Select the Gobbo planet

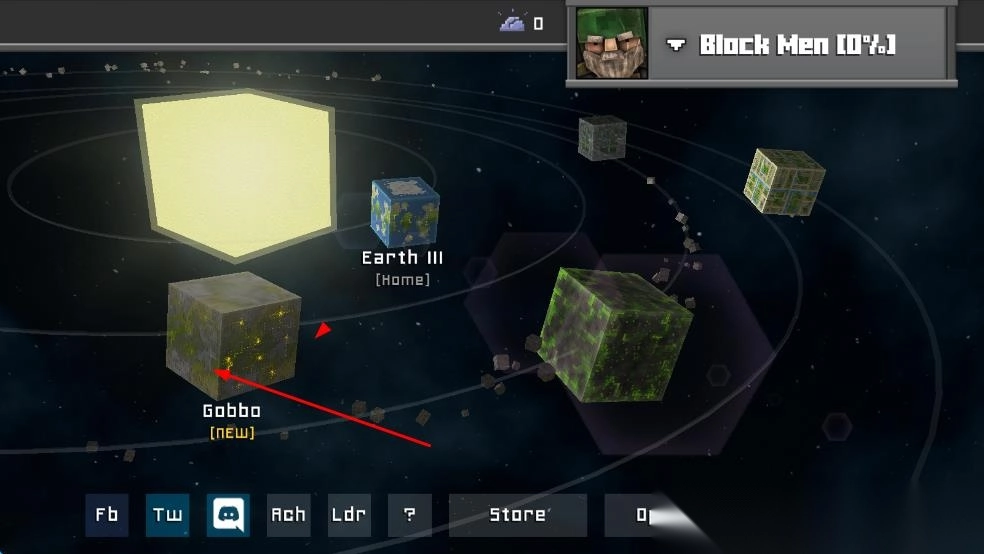[233, 335]
